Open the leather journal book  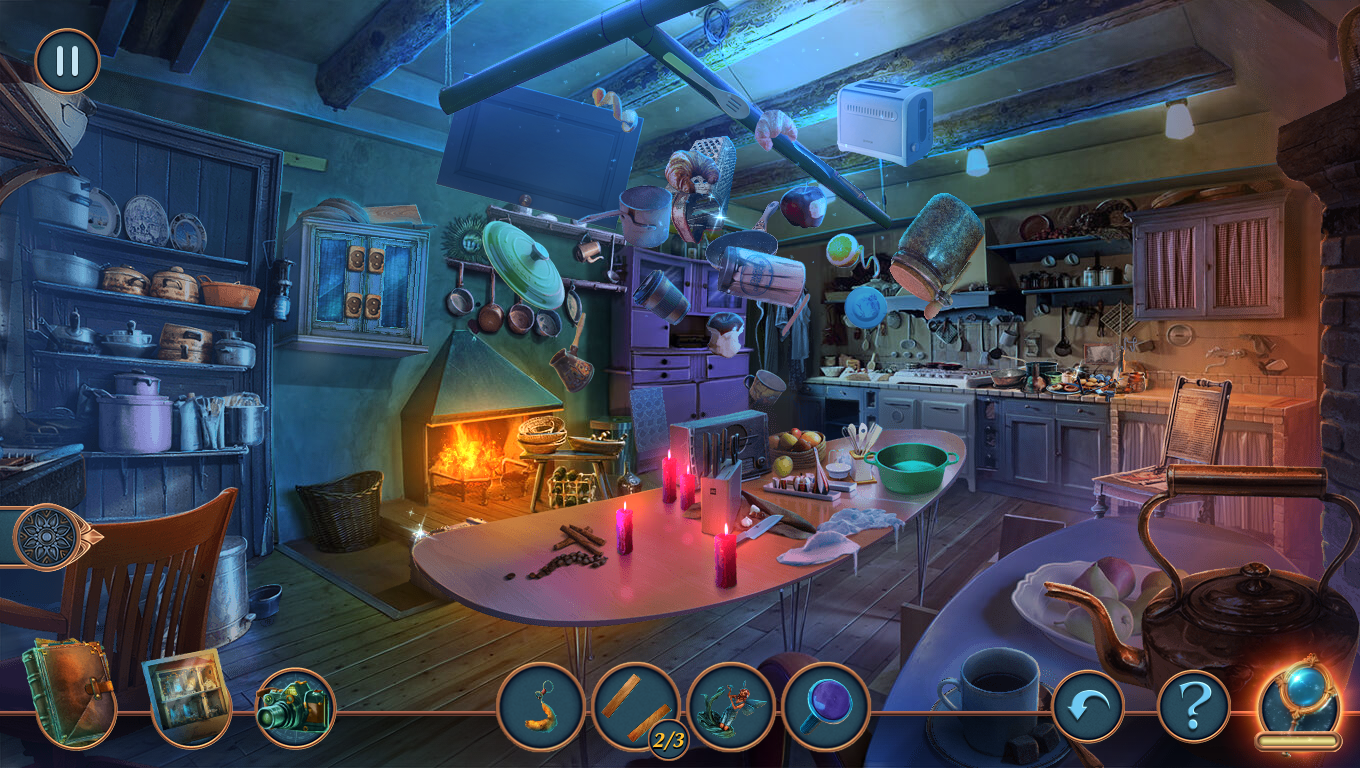pyautogui.click(x=68, y=693)
